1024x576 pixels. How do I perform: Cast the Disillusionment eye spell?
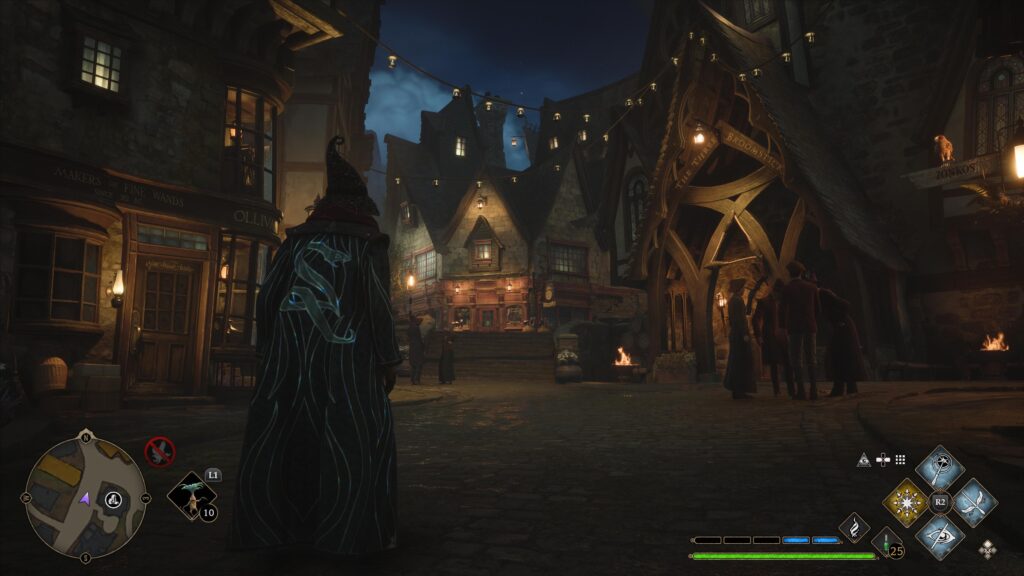[940, 535]
